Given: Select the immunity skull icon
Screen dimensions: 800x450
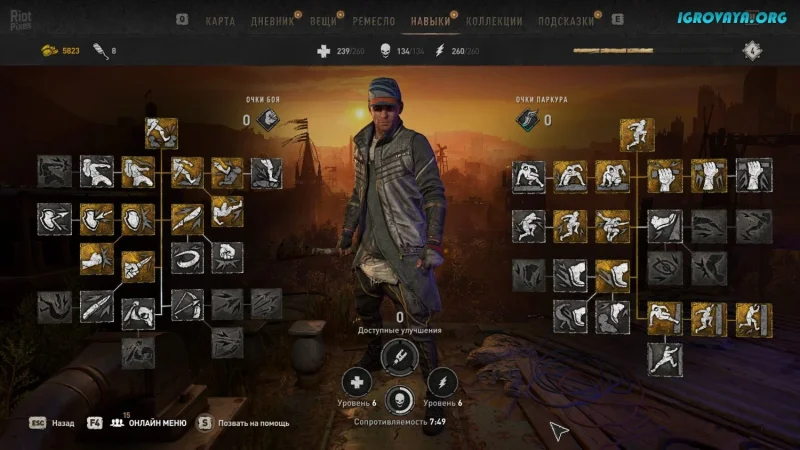Looking at the screenshot, I should click(x=400, y=397).
